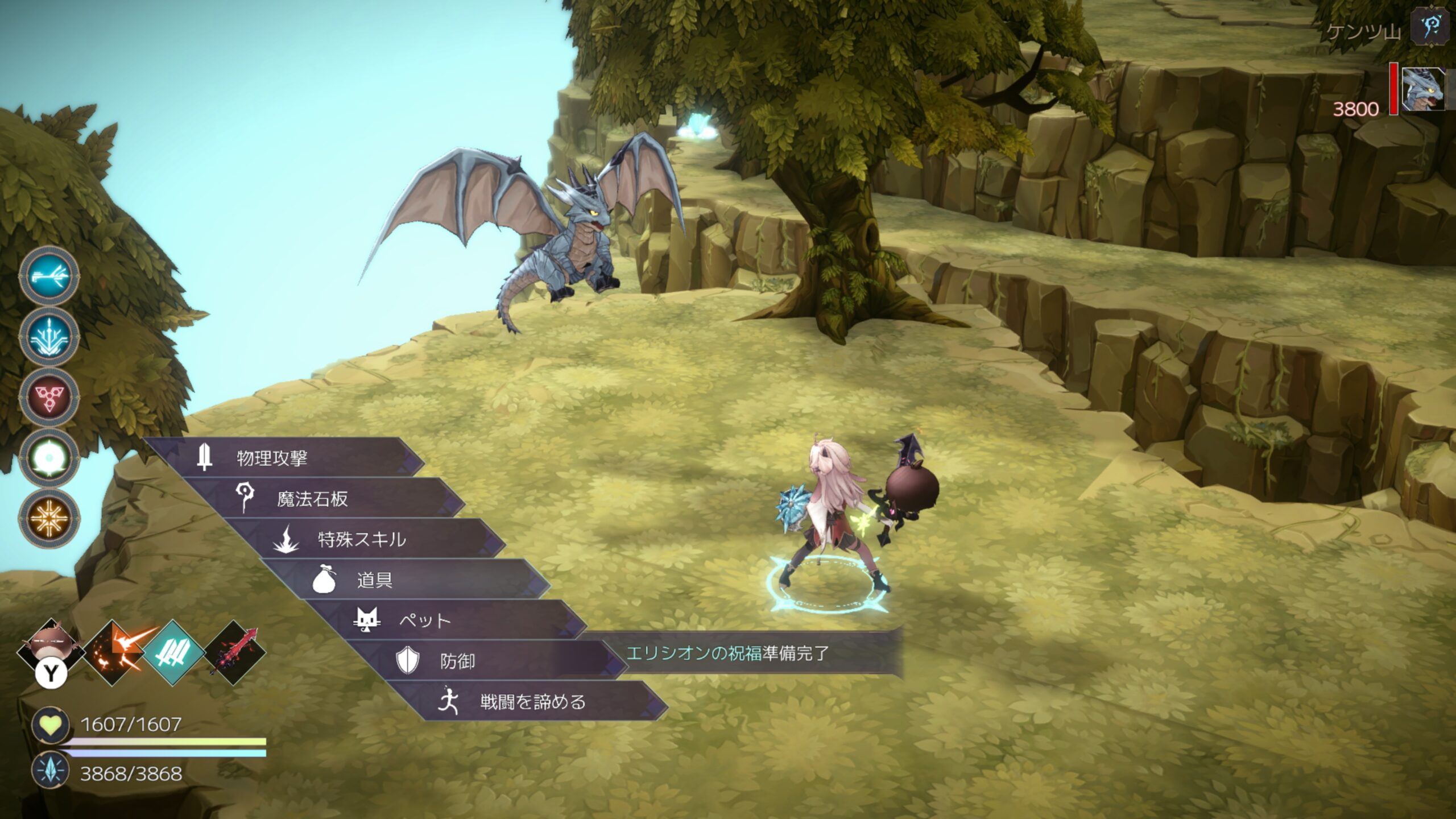This screenshot has width=1456, height=819.
Task: Activate the orange starburst skill icon
Action: (49, 518)
